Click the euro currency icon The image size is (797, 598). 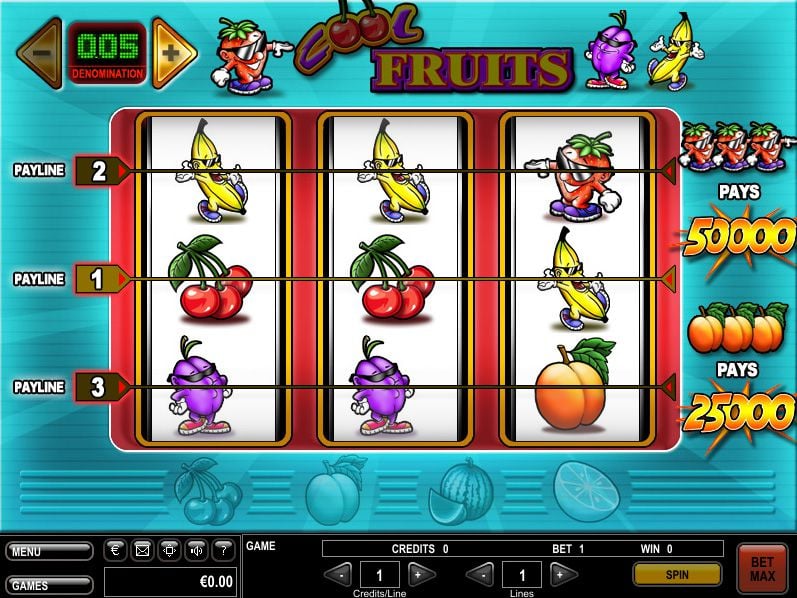pyautogui.click(x=114, y=549)
